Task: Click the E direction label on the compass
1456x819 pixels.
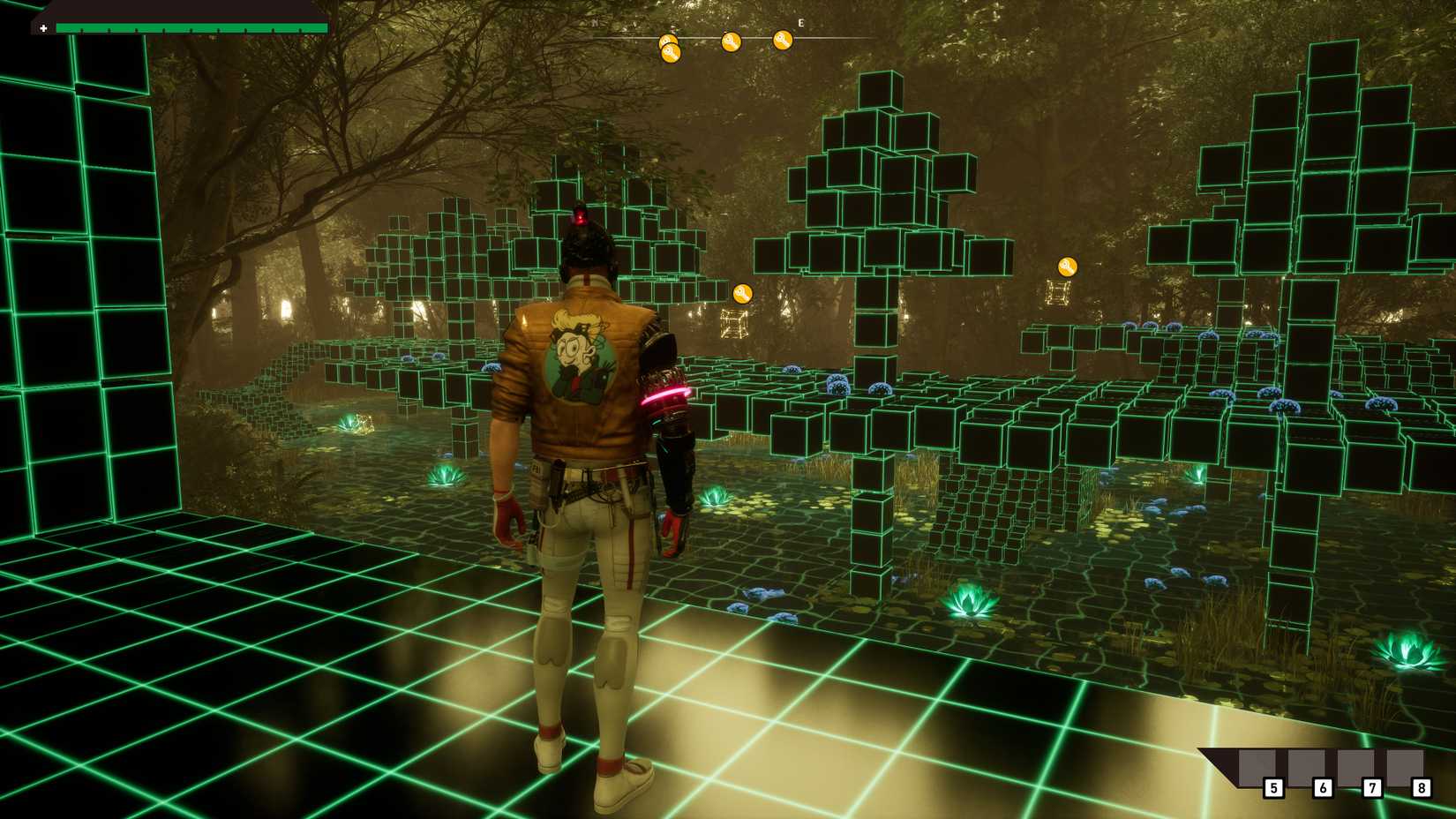Action: point(800,22)
